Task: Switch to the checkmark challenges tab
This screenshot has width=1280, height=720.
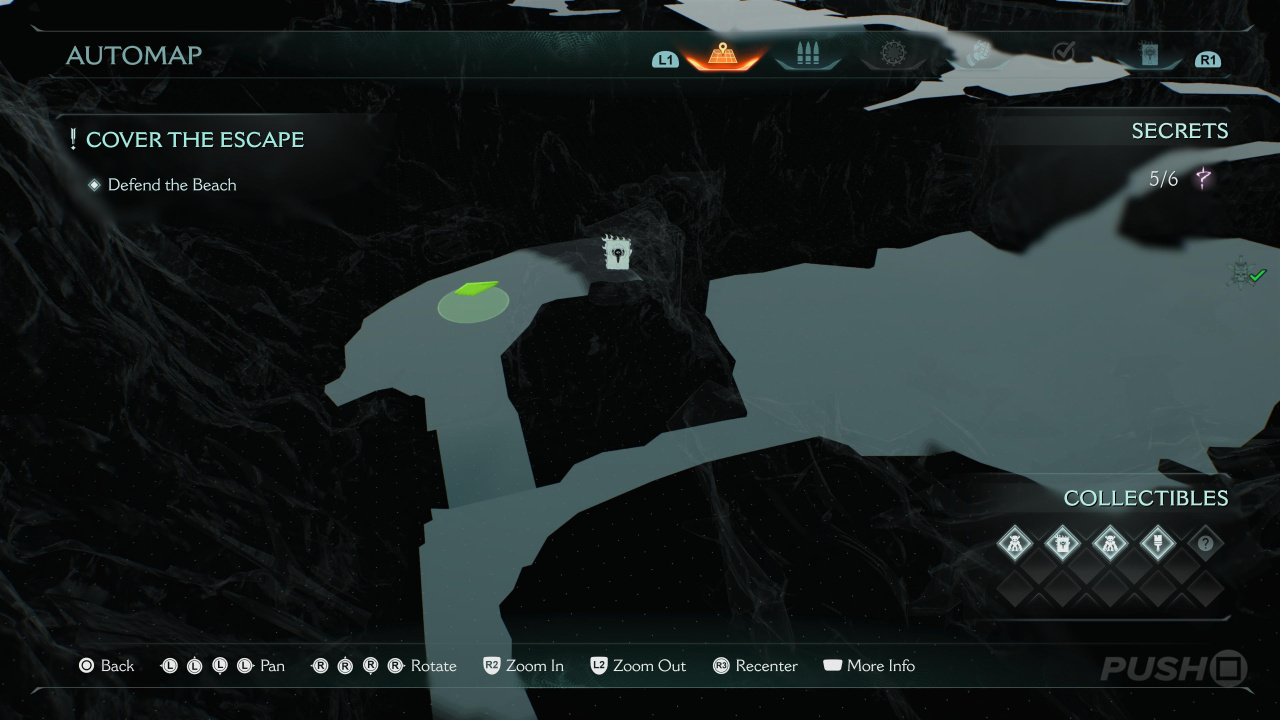Action: coord(1064,51)
